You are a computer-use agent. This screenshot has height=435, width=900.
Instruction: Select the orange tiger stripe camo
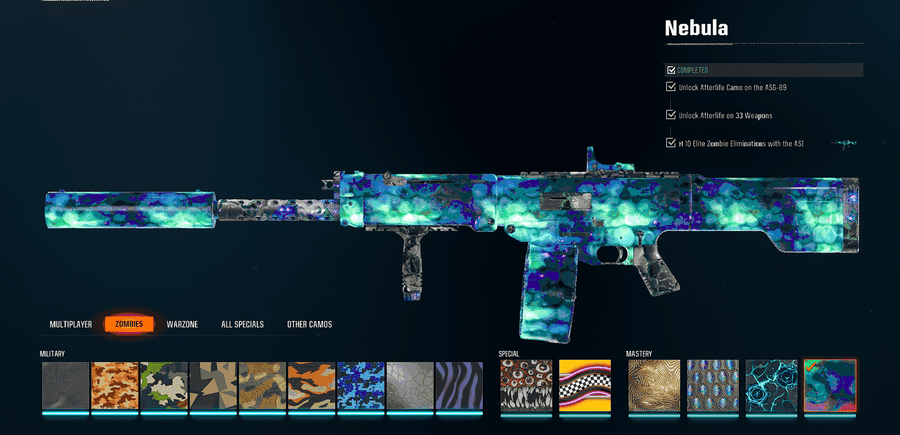[312, 386]
